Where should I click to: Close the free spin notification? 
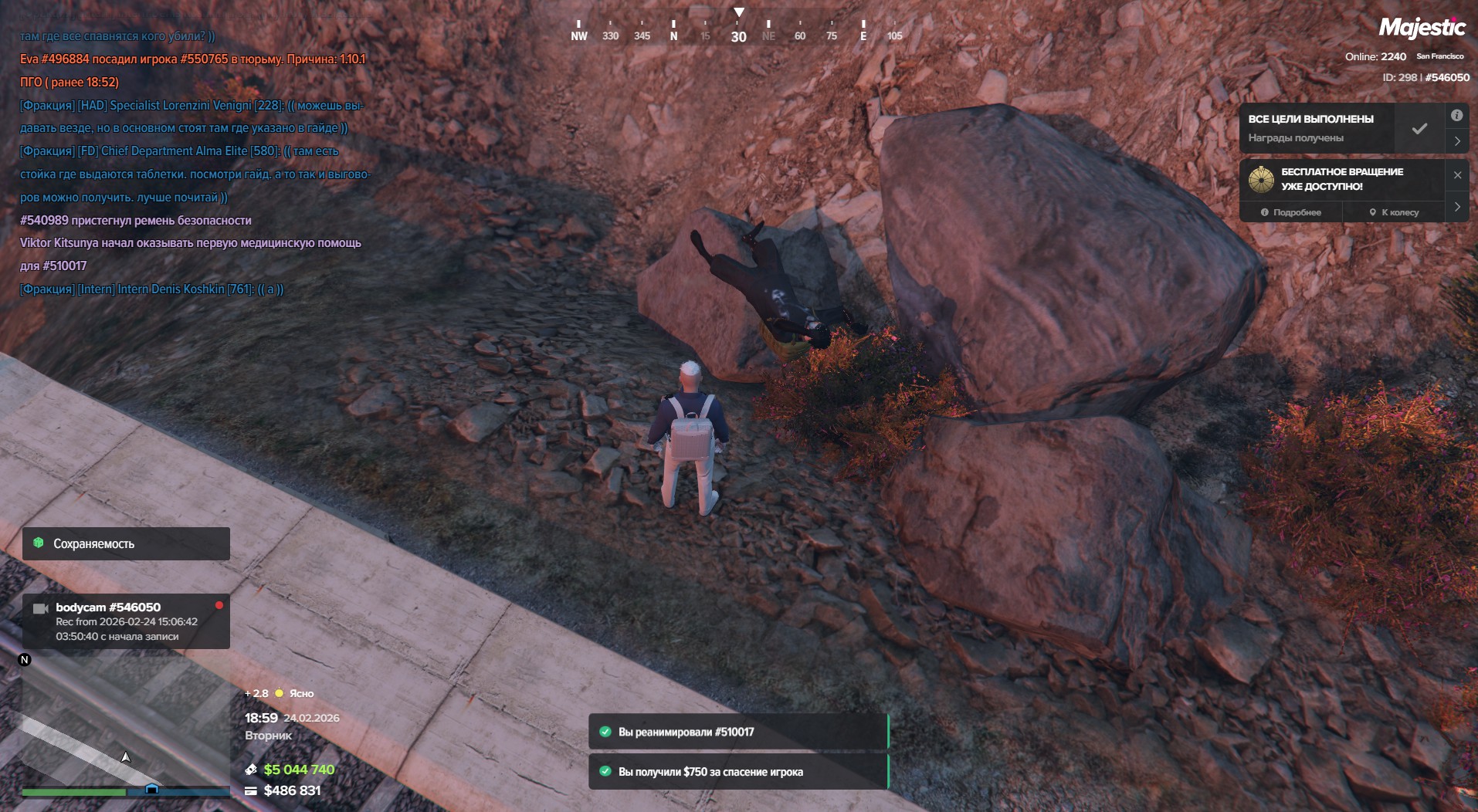point(1457,175)
